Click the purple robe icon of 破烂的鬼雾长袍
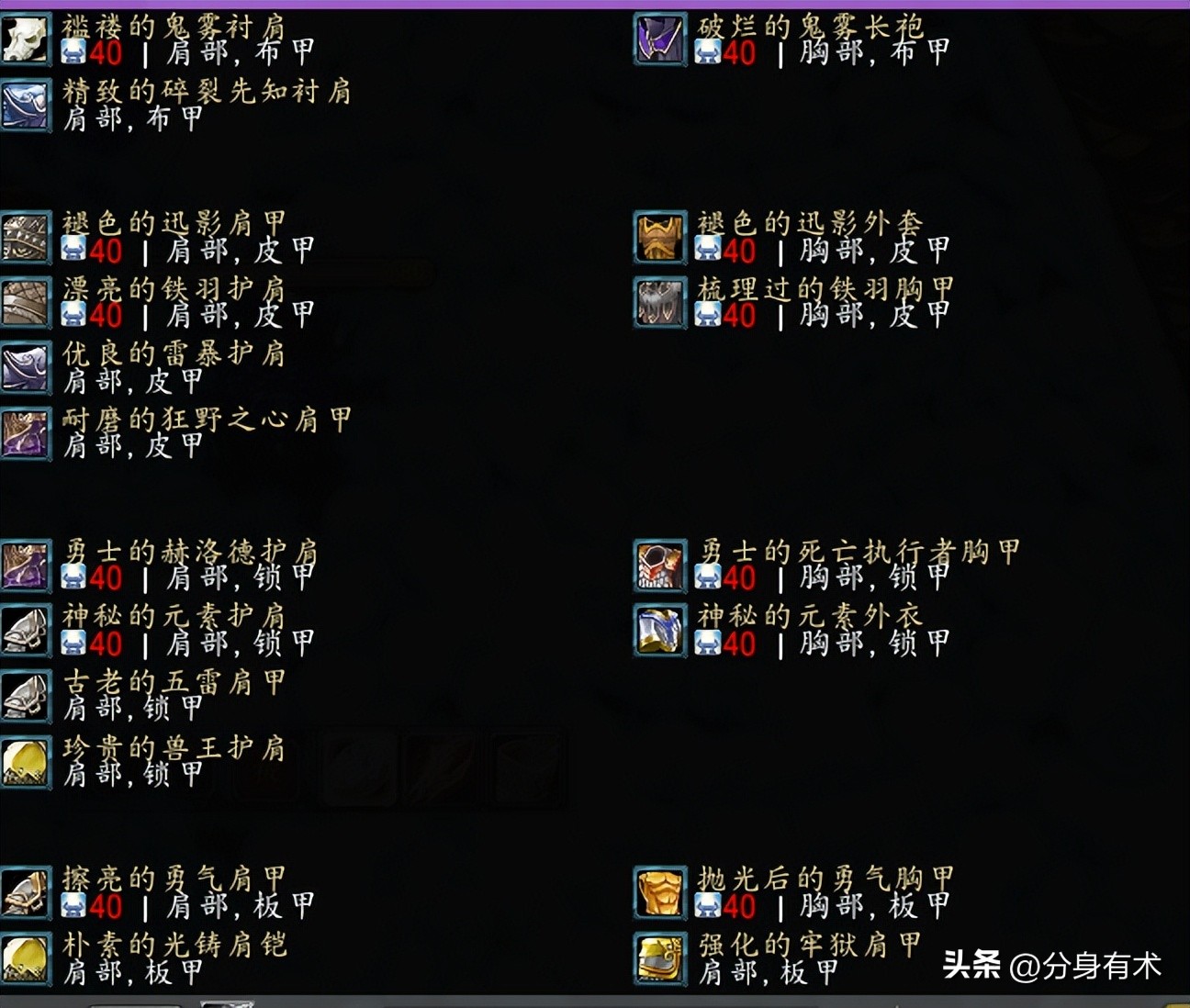The image size is (1190, 1008). point(659,39)
